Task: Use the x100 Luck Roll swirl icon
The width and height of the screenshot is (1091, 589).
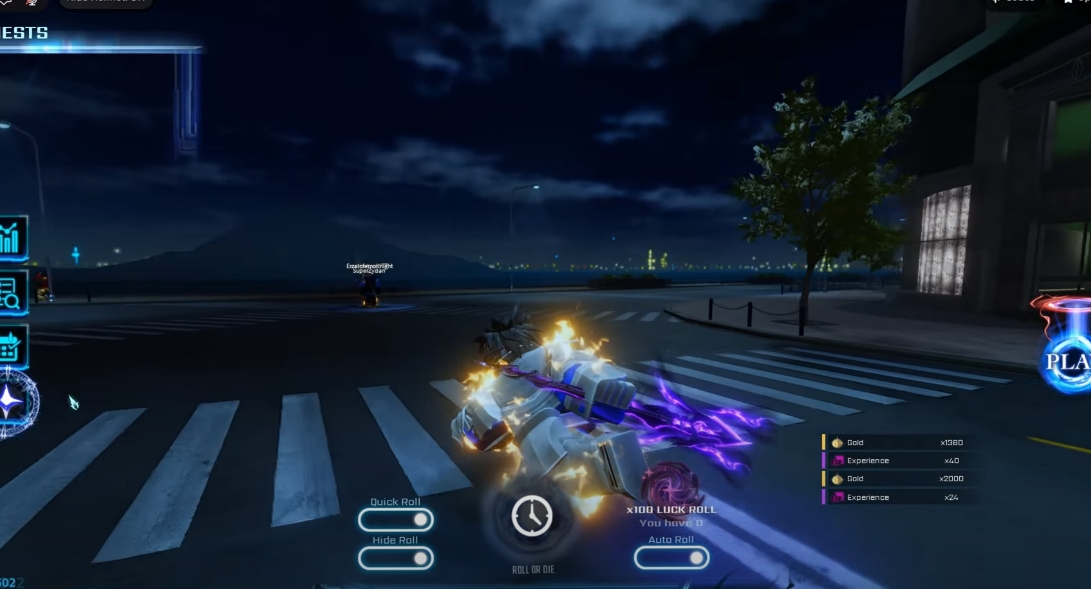Action: pyautogui.click(x=669, y=485)
